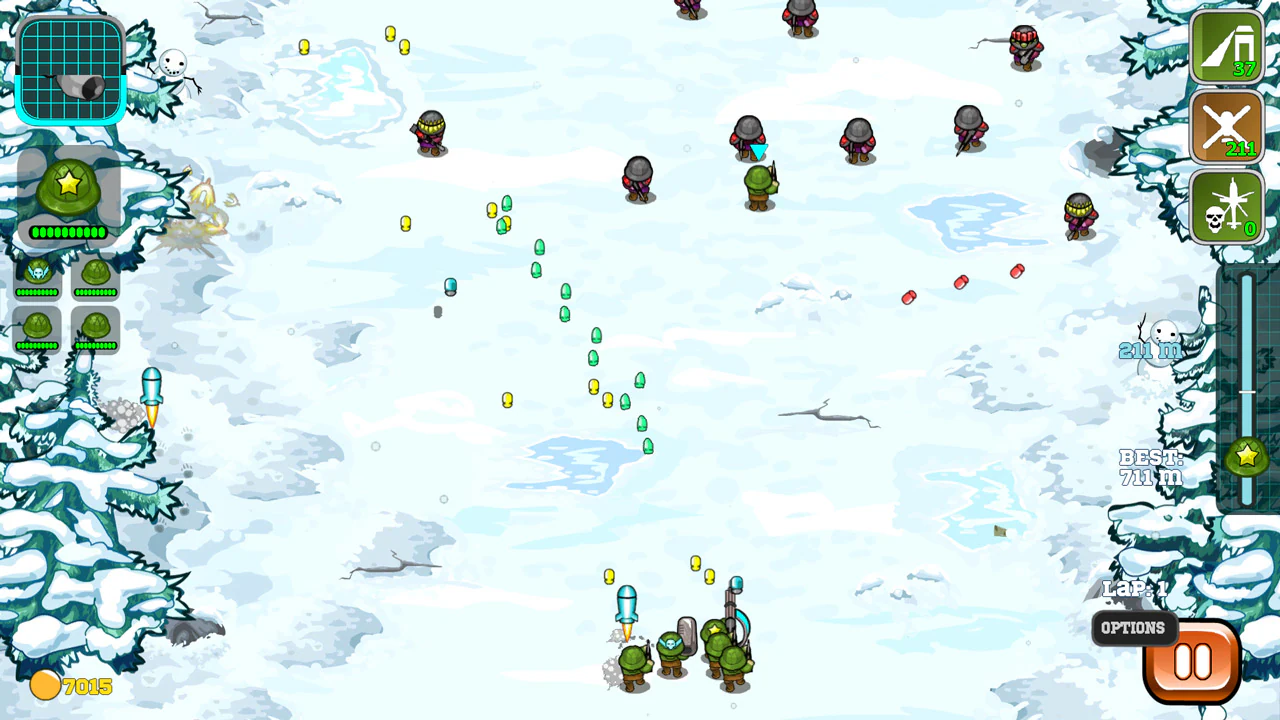Click the bottom-right squad member helmet portrait

pos(96,325)
